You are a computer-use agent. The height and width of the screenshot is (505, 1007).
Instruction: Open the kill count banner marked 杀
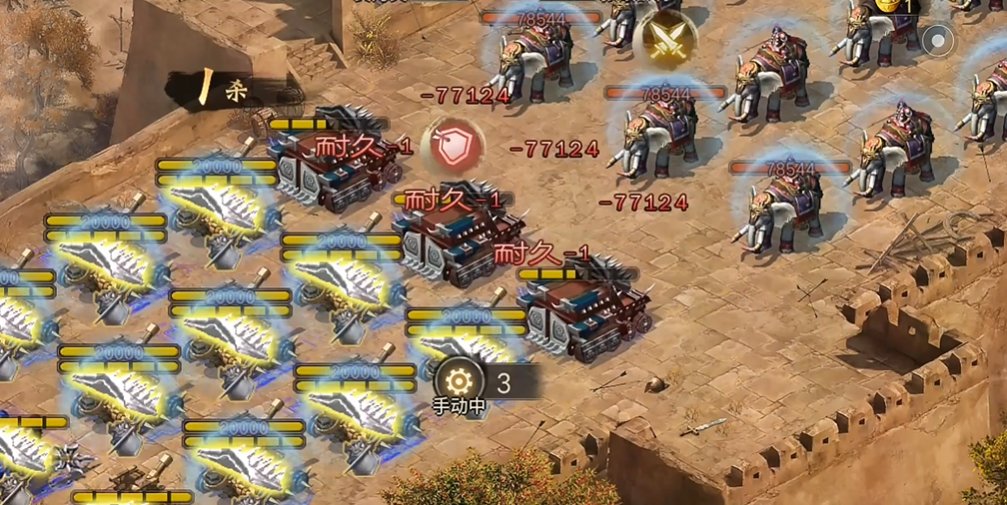tap(225, 90)
